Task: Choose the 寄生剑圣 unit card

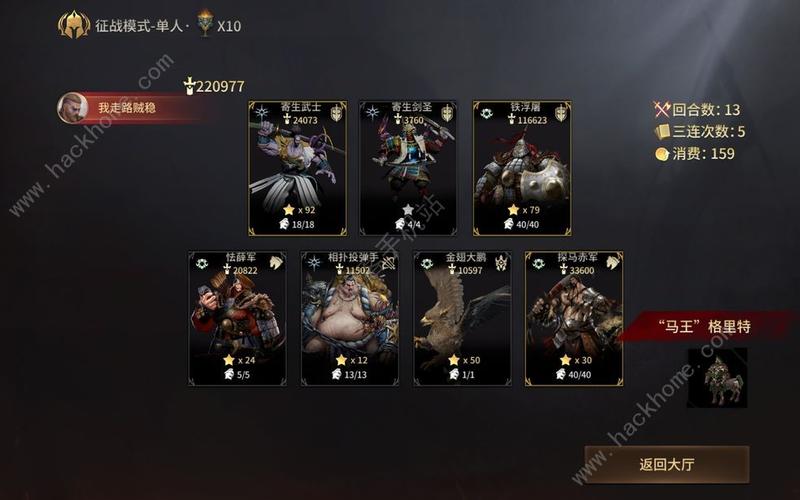Action: (x=408, y=168)
